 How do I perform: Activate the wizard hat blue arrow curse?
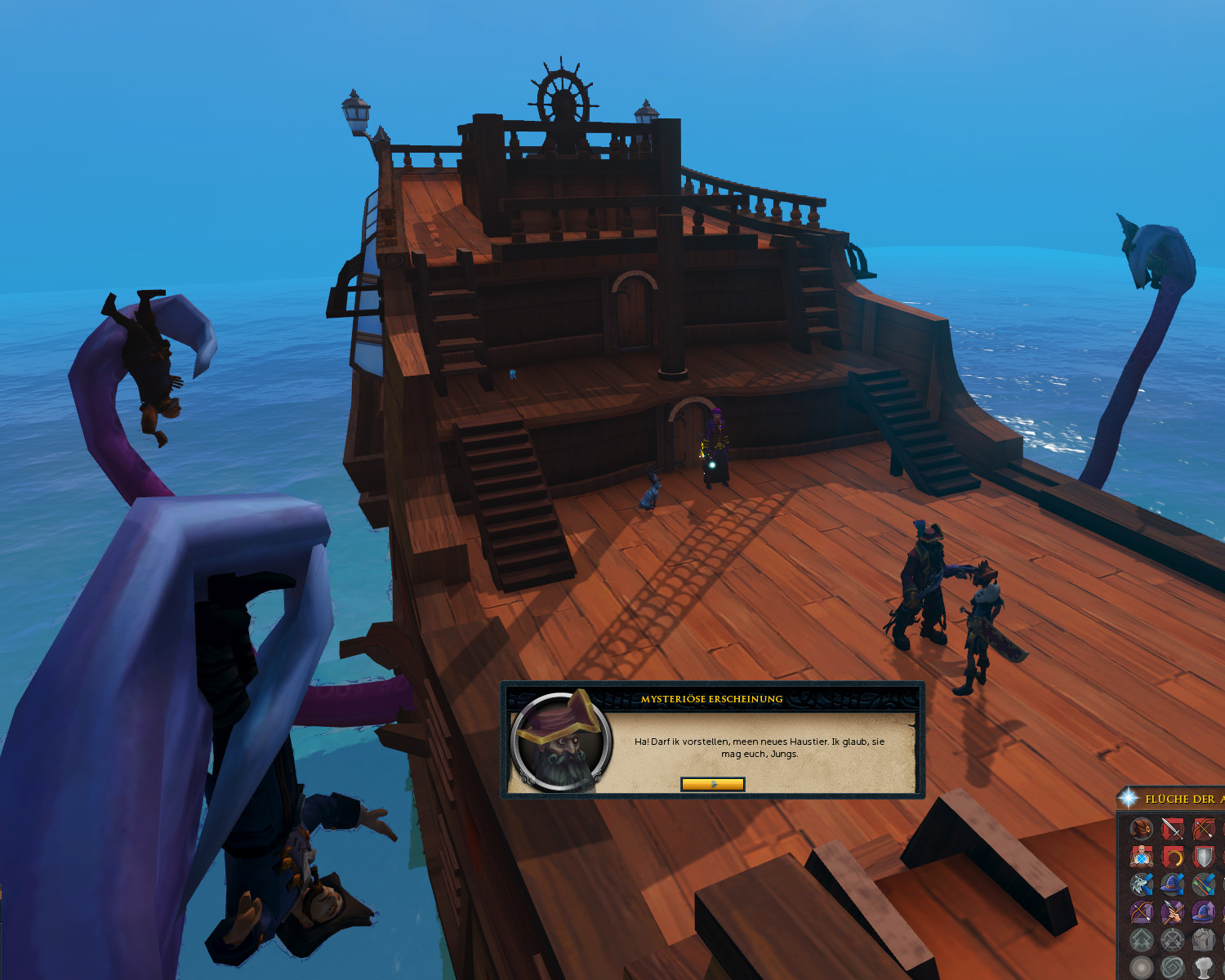tap(1173, 885)
